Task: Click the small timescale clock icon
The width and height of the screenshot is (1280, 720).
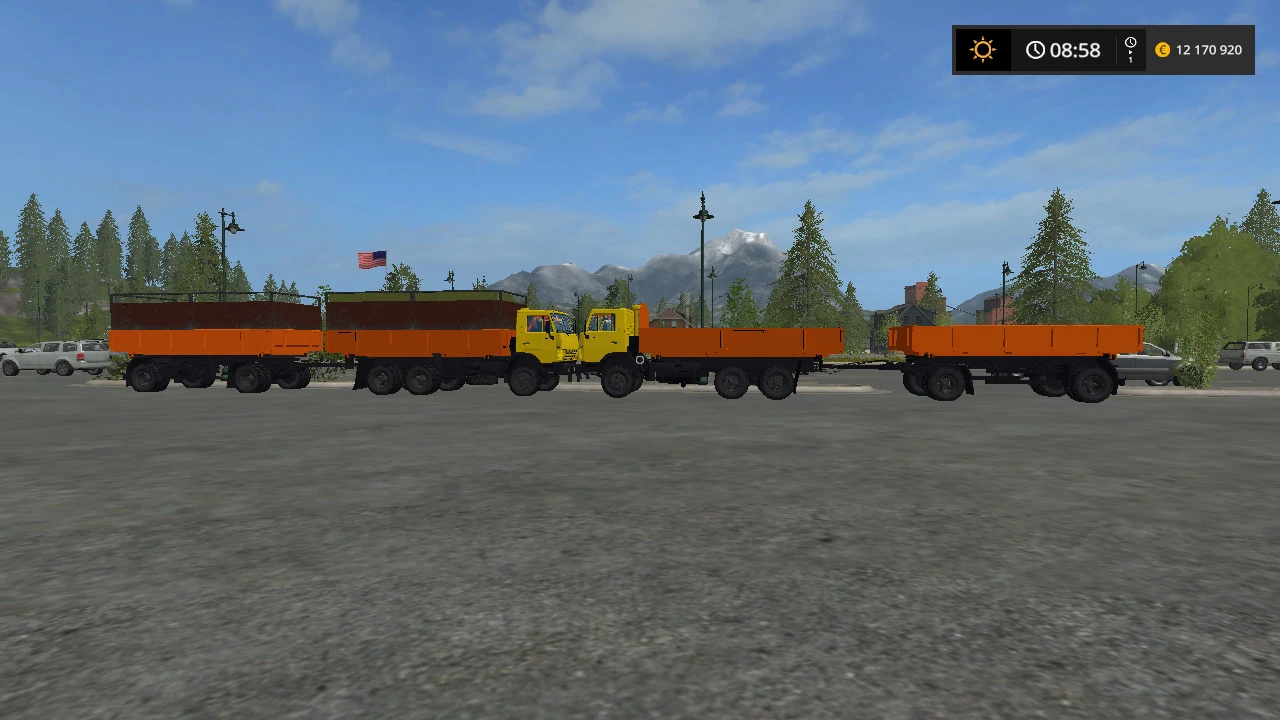Action: pos(1131,42)
